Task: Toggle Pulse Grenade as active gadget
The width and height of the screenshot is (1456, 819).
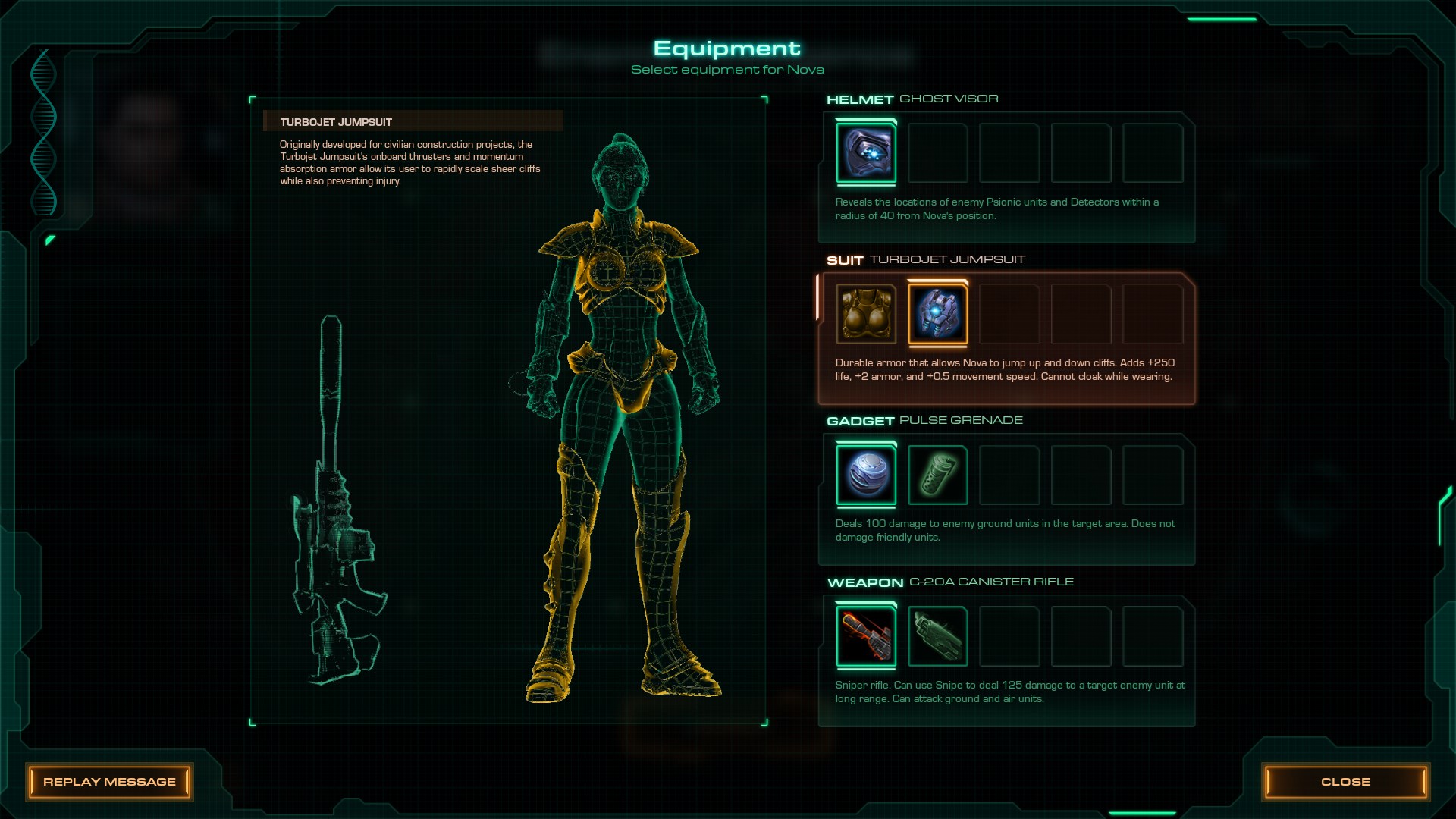Action: (866, 475)
